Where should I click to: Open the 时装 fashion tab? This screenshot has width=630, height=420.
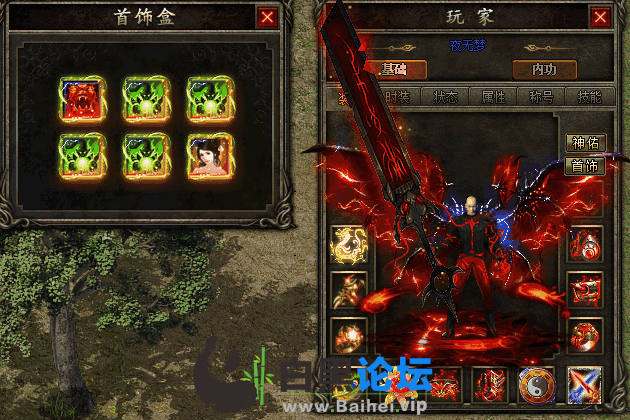pyautogui.click(x=397, y=97)
